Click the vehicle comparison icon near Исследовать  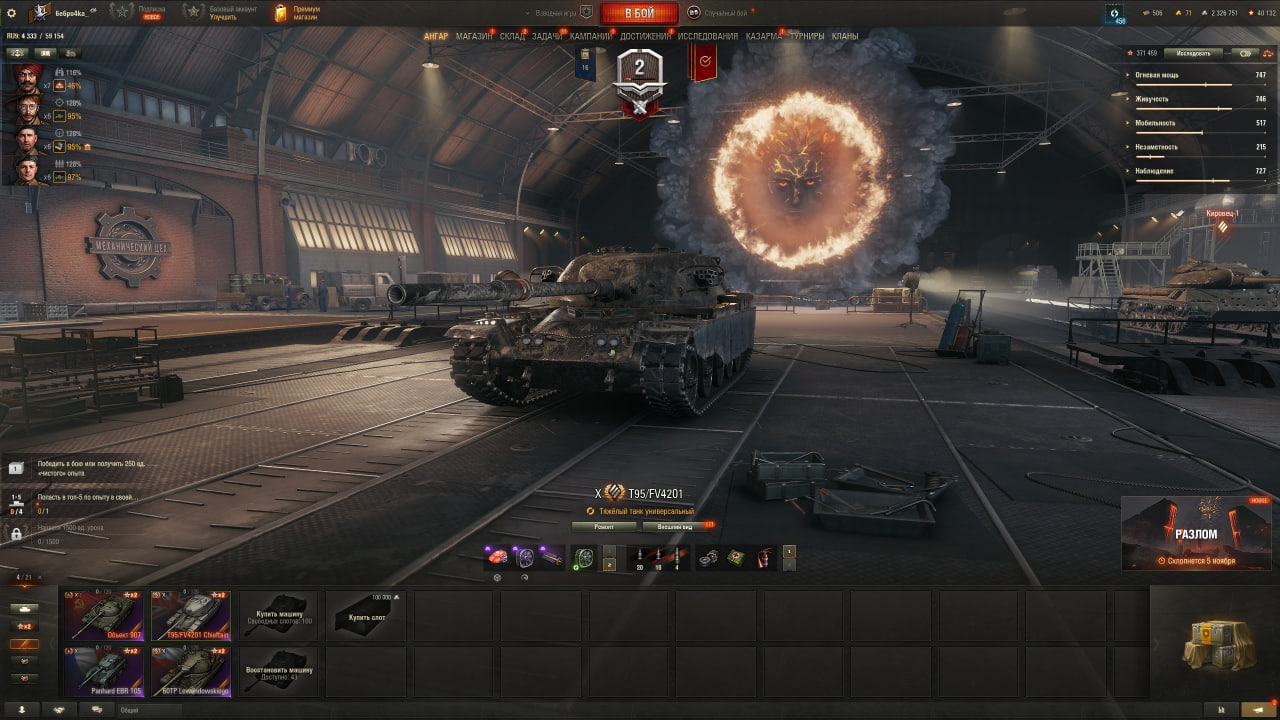(x=1244, y=53)
